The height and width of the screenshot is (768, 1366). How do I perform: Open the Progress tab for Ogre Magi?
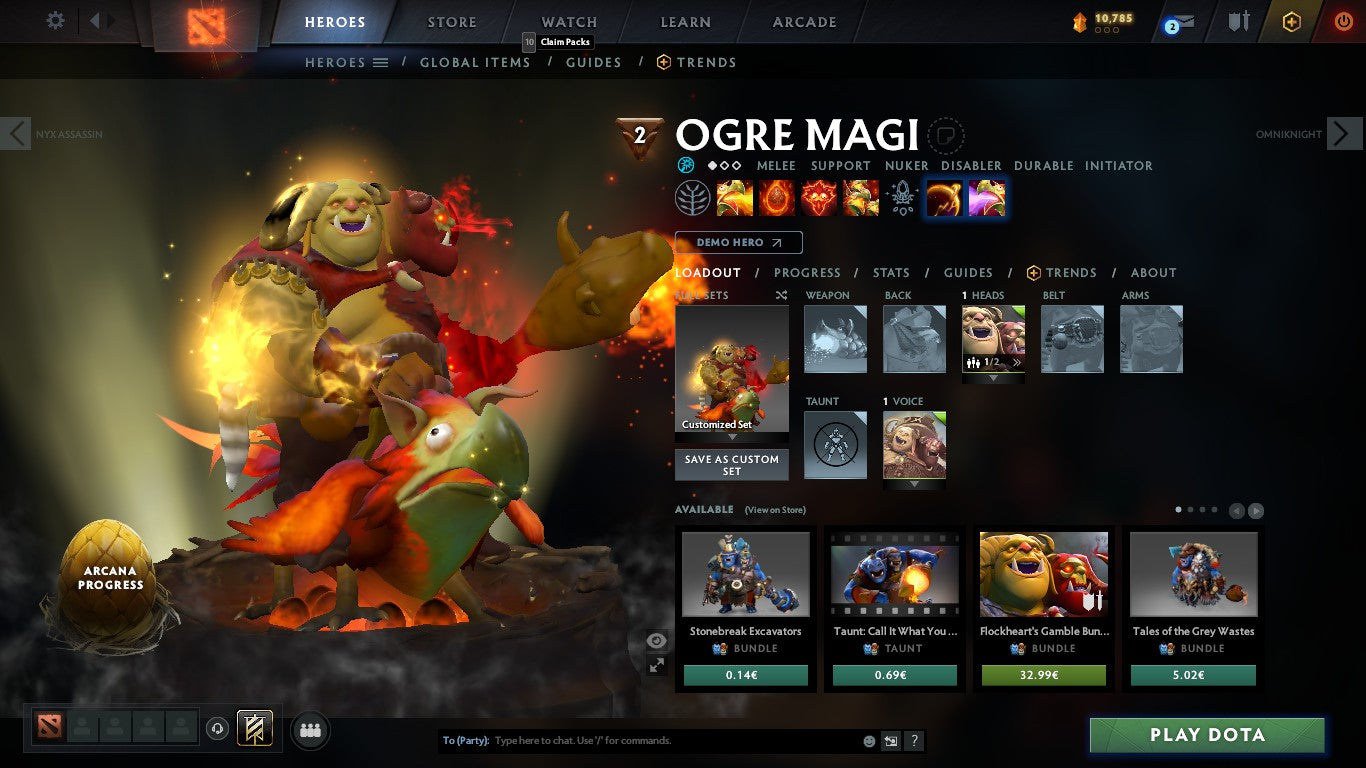click(x=807, y=272)
